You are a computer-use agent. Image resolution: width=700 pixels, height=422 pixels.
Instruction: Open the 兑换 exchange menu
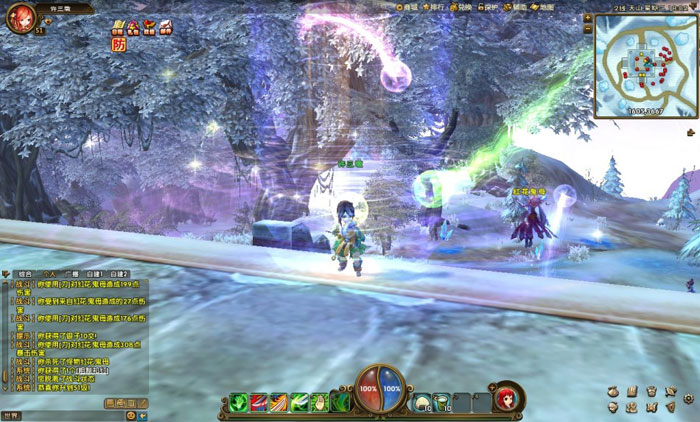tap(463, 7)
